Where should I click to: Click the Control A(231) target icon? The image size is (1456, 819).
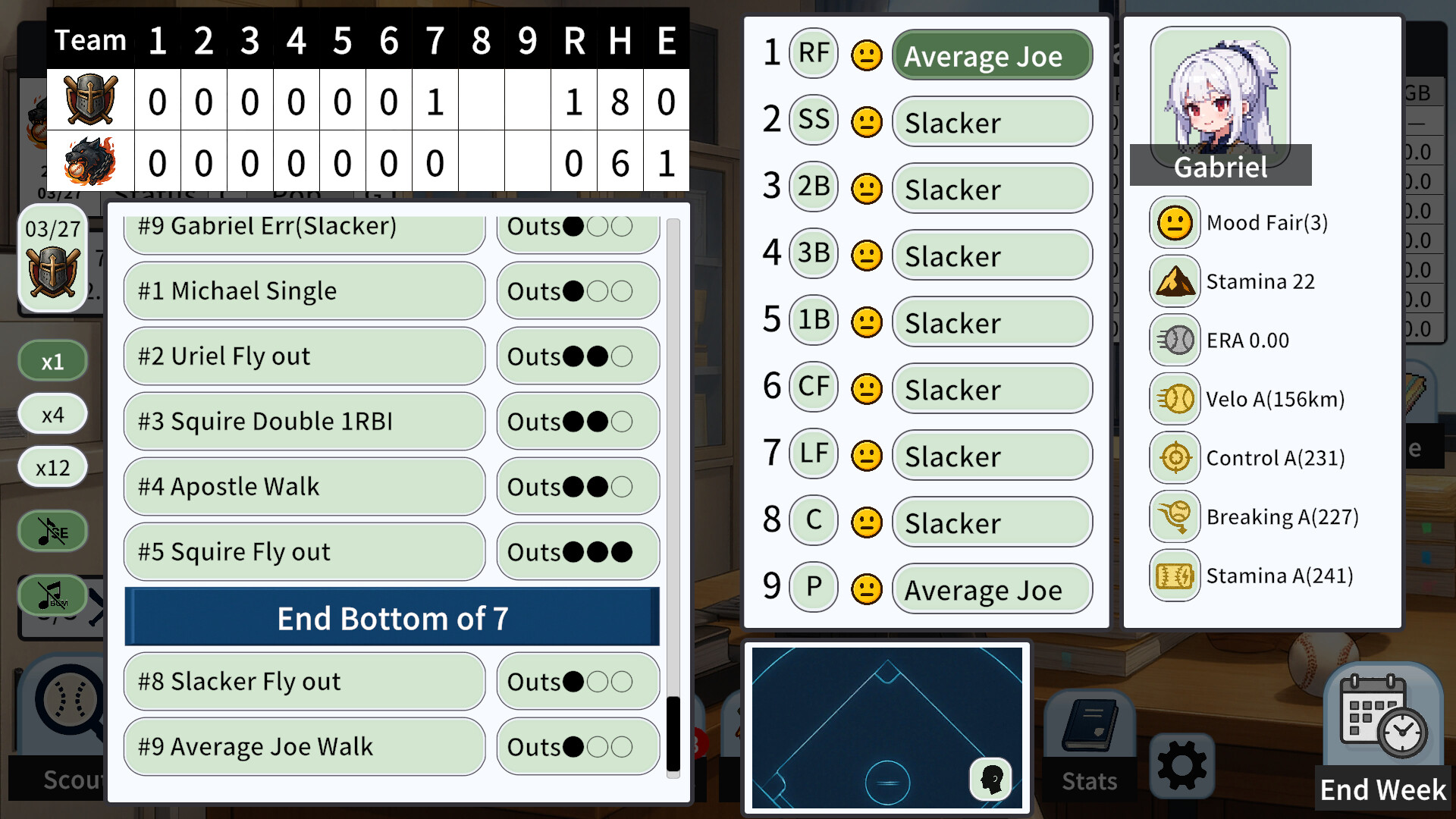click(1174, 458)
